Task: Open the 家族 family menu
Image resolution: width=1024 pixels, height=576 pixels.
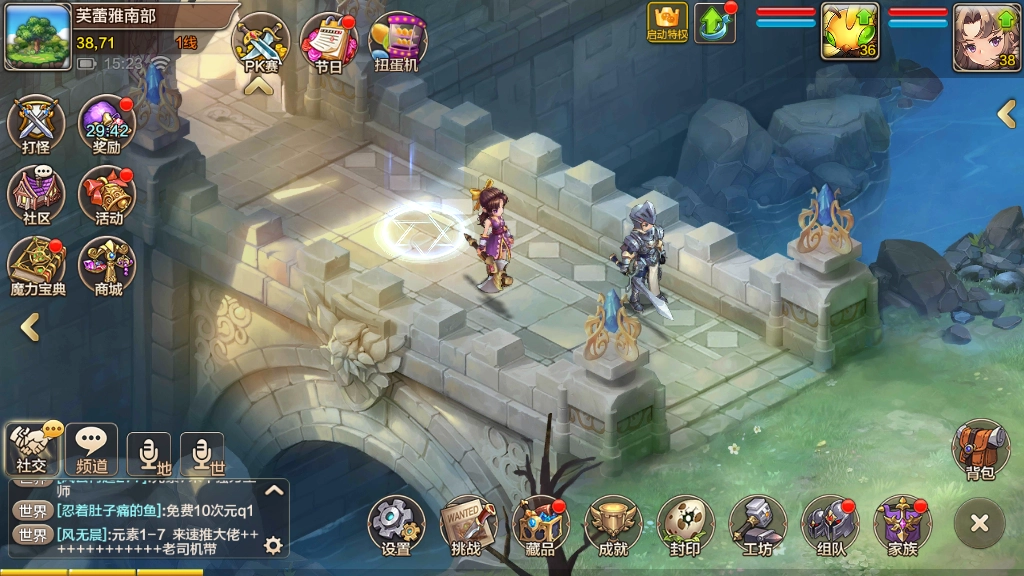Action: 902,526
